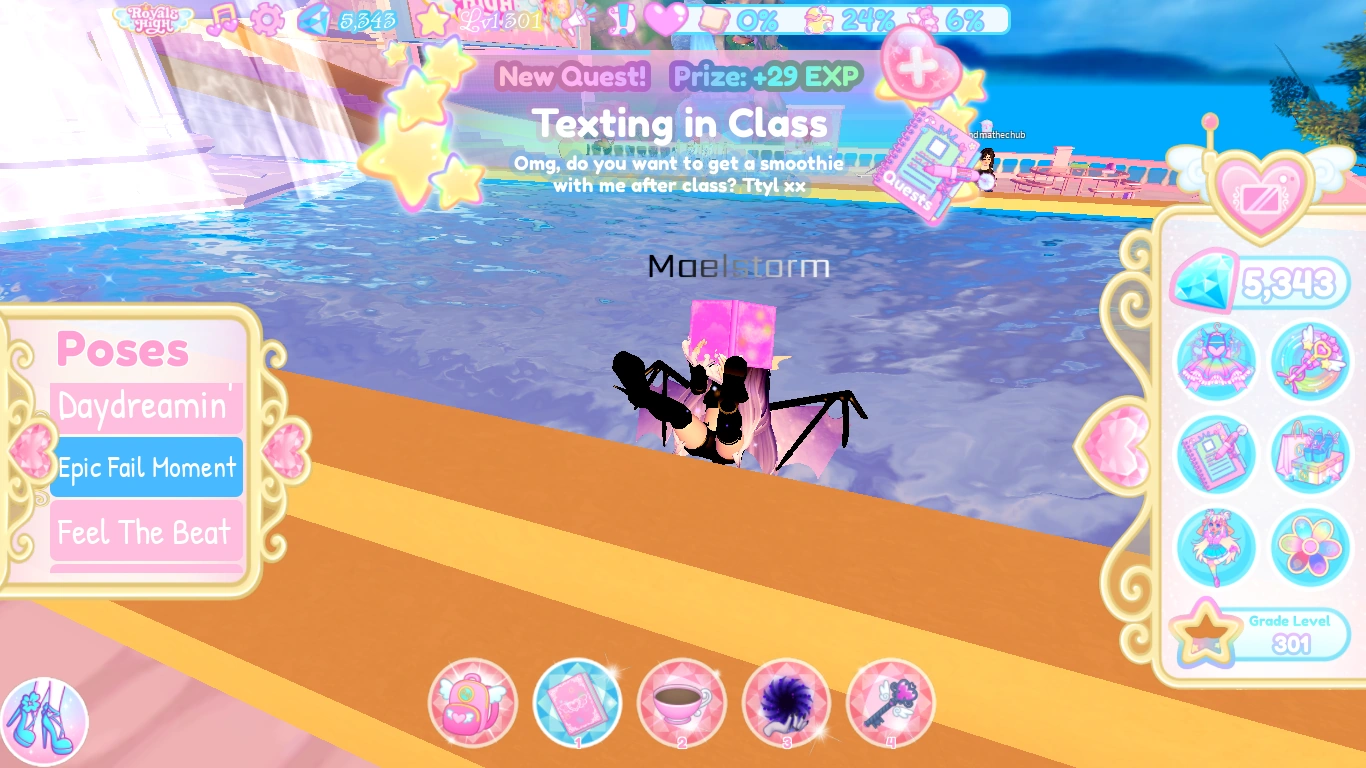The height and width of the screenshot is (768, 1366).
Task: Open the magic wand icon in sidebar
Action: point(1310,362)
